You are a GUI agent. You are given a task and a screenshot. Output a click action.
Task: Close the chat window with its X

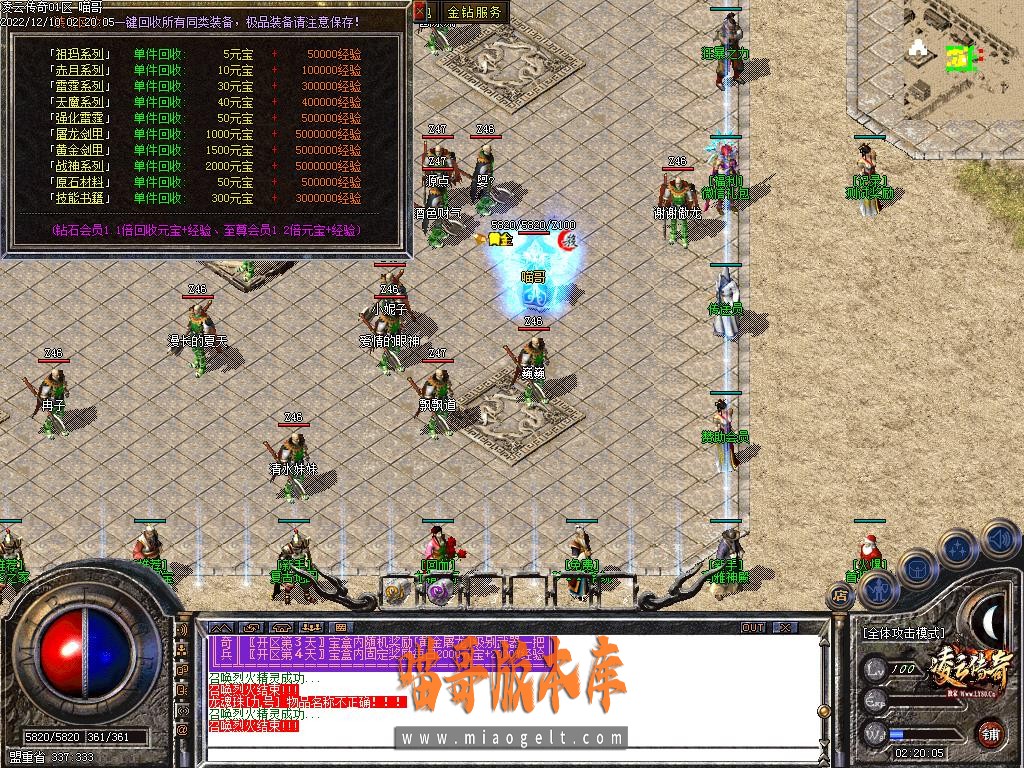pyautogui.click(x=786, y=628)
